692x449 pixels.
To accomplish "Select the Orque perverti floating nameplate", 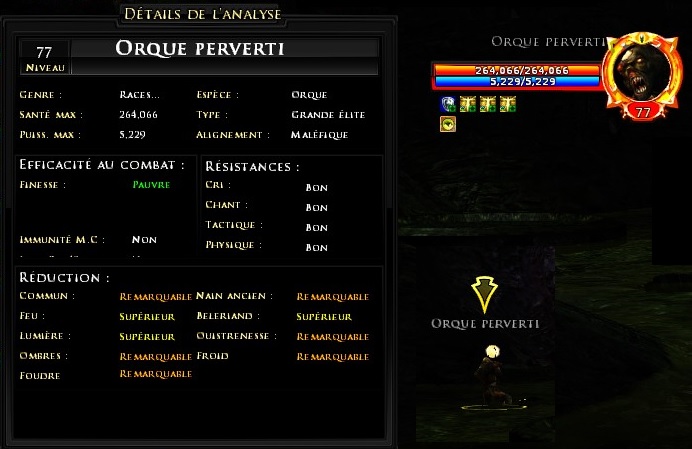I will tap(485, 323).
